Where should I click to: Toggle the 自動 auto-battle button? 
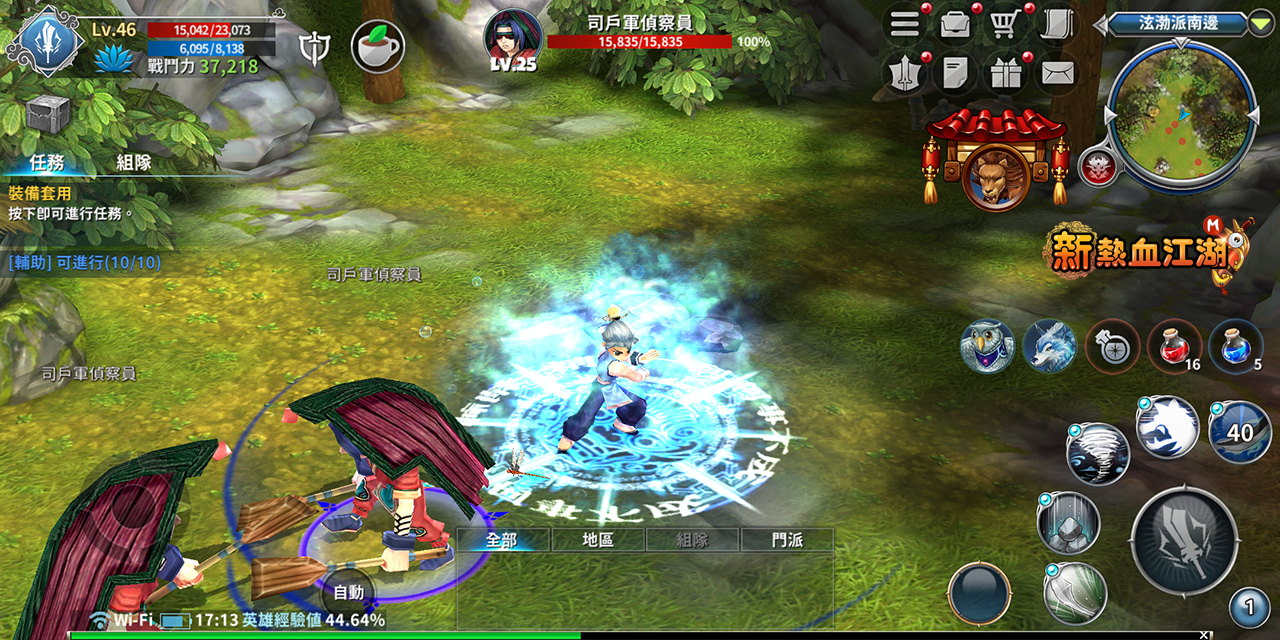click(348, 592)
